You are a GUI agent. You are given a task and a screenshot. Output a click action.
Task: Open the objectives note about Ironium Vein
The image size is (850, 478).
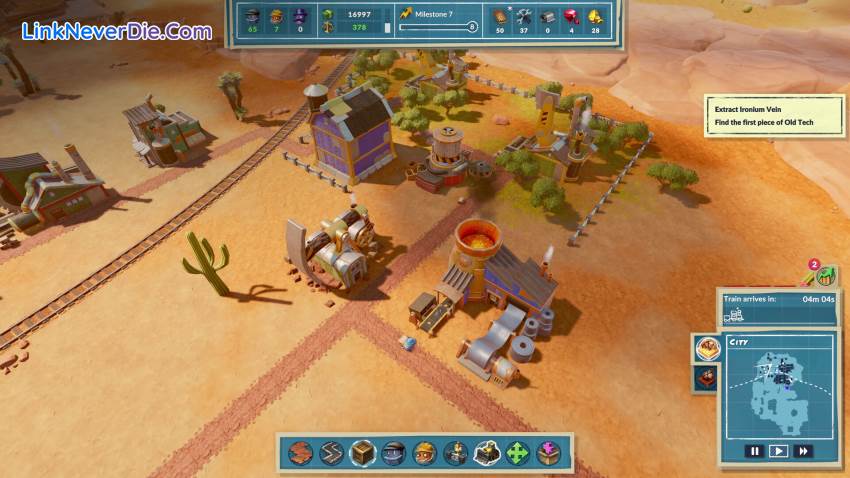pos(774,116)
